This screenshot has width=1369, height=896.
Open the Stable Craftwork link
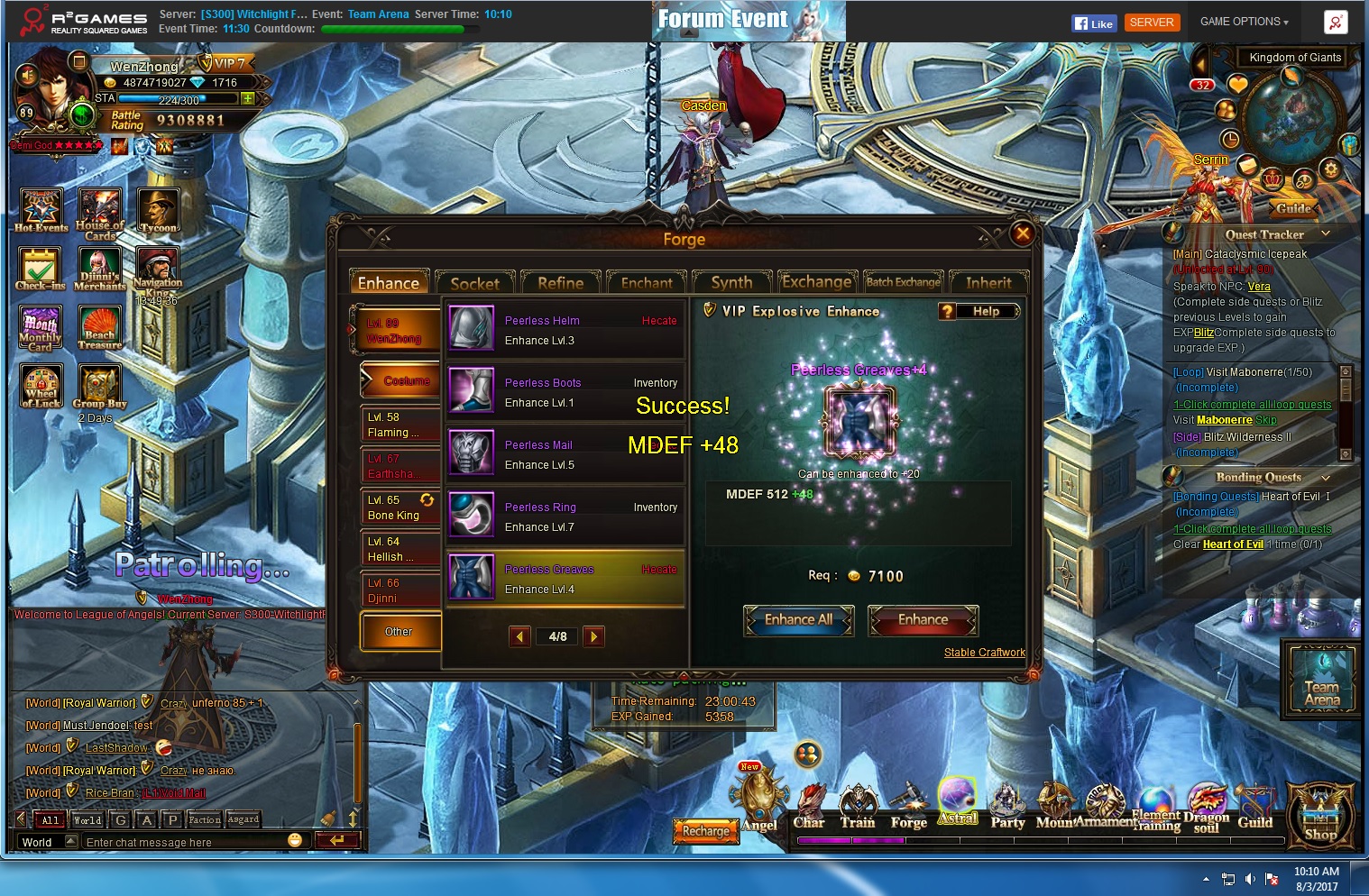(984, 653)
